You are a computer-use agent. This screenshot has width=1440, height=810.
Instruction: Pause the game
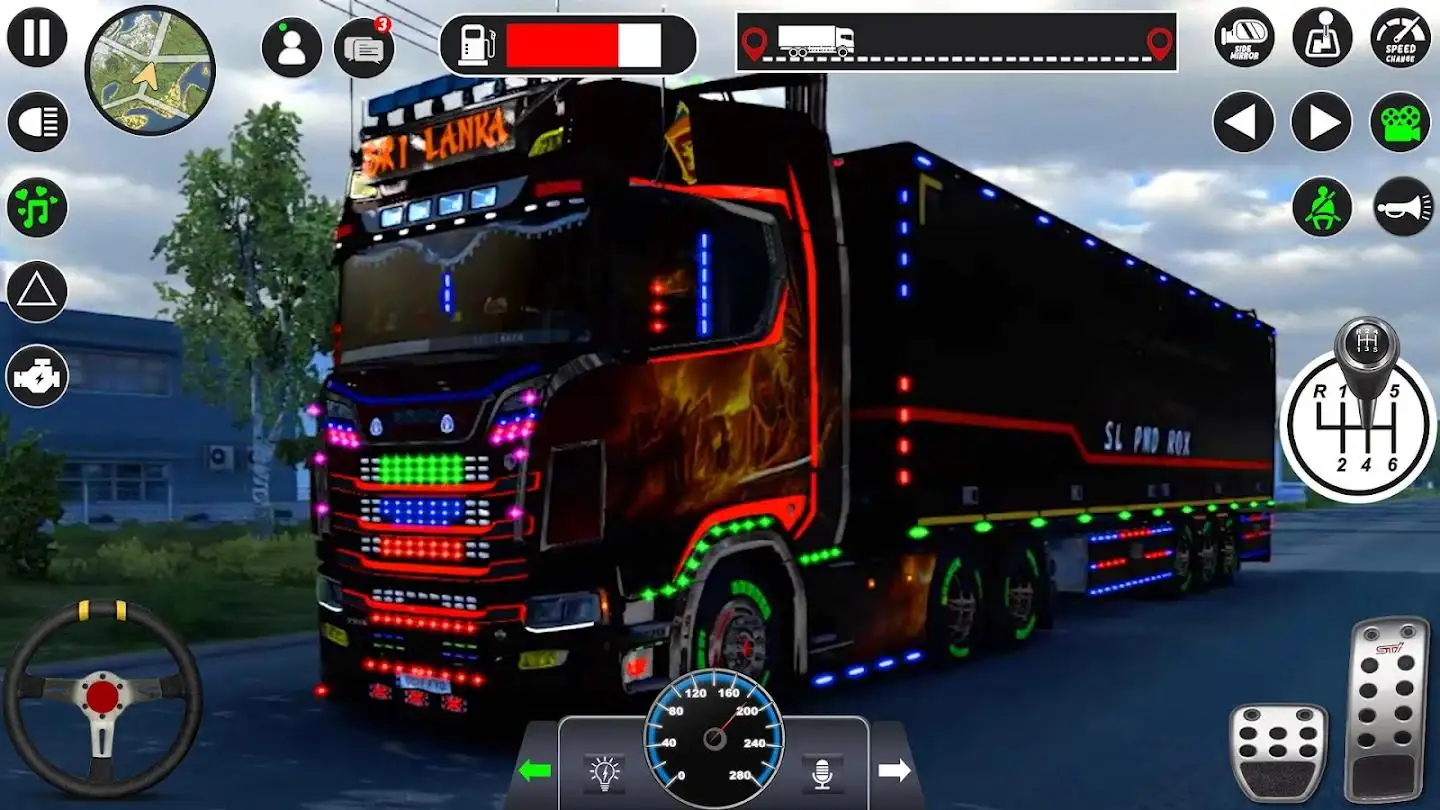click(37, 37)
